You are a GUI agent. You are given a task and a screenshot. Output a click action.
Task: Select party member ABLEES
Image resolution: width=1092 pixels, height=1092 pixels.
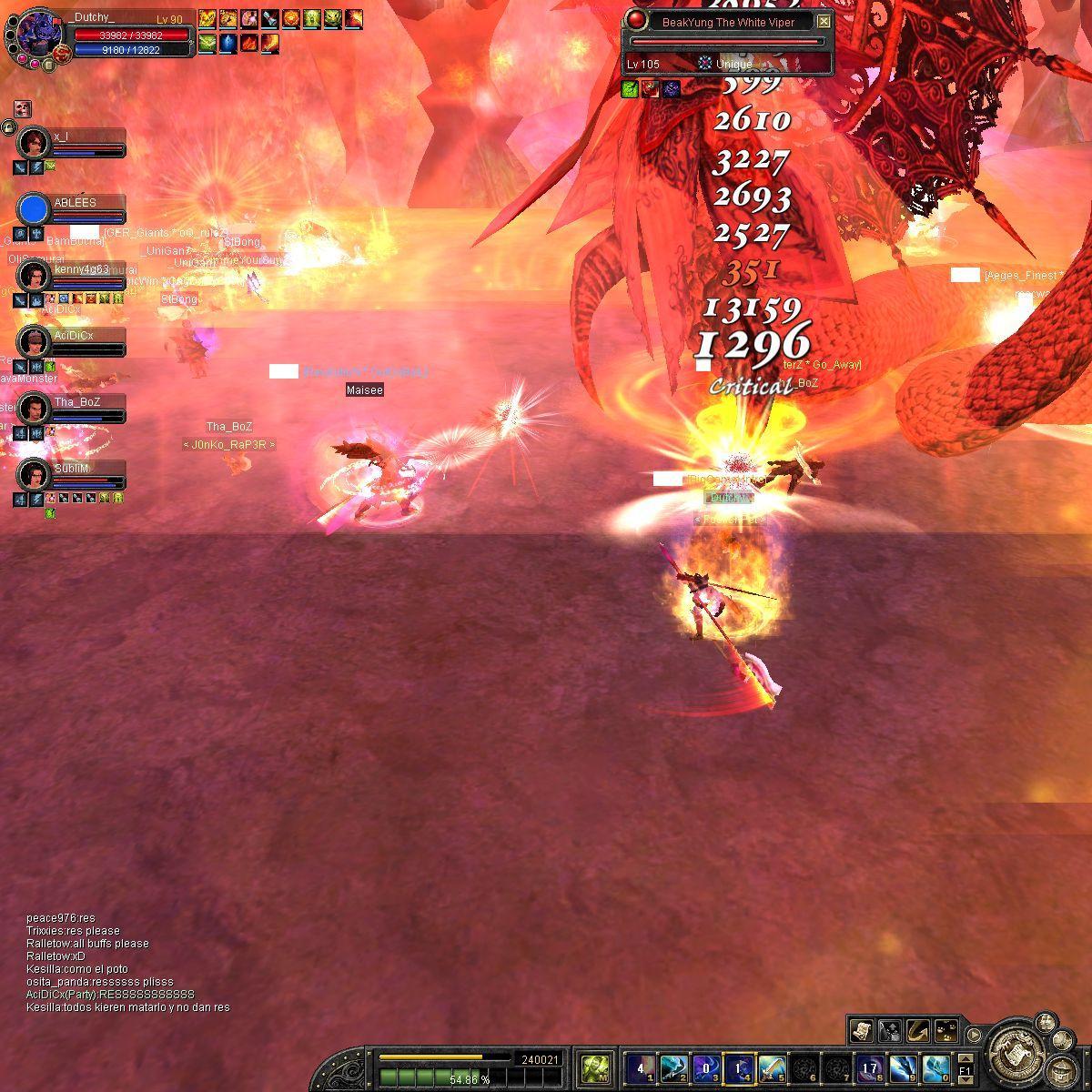(x=35, y=208)
